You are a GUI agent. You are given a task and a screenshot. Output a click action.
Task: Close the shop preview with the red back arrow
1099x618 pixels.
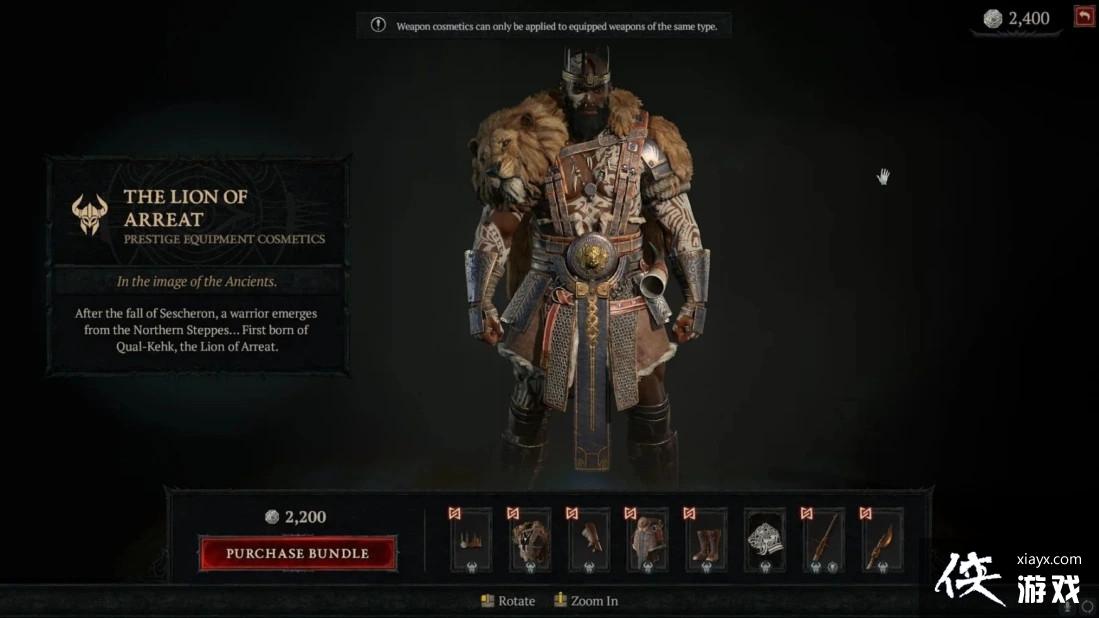pos(1084,16)
